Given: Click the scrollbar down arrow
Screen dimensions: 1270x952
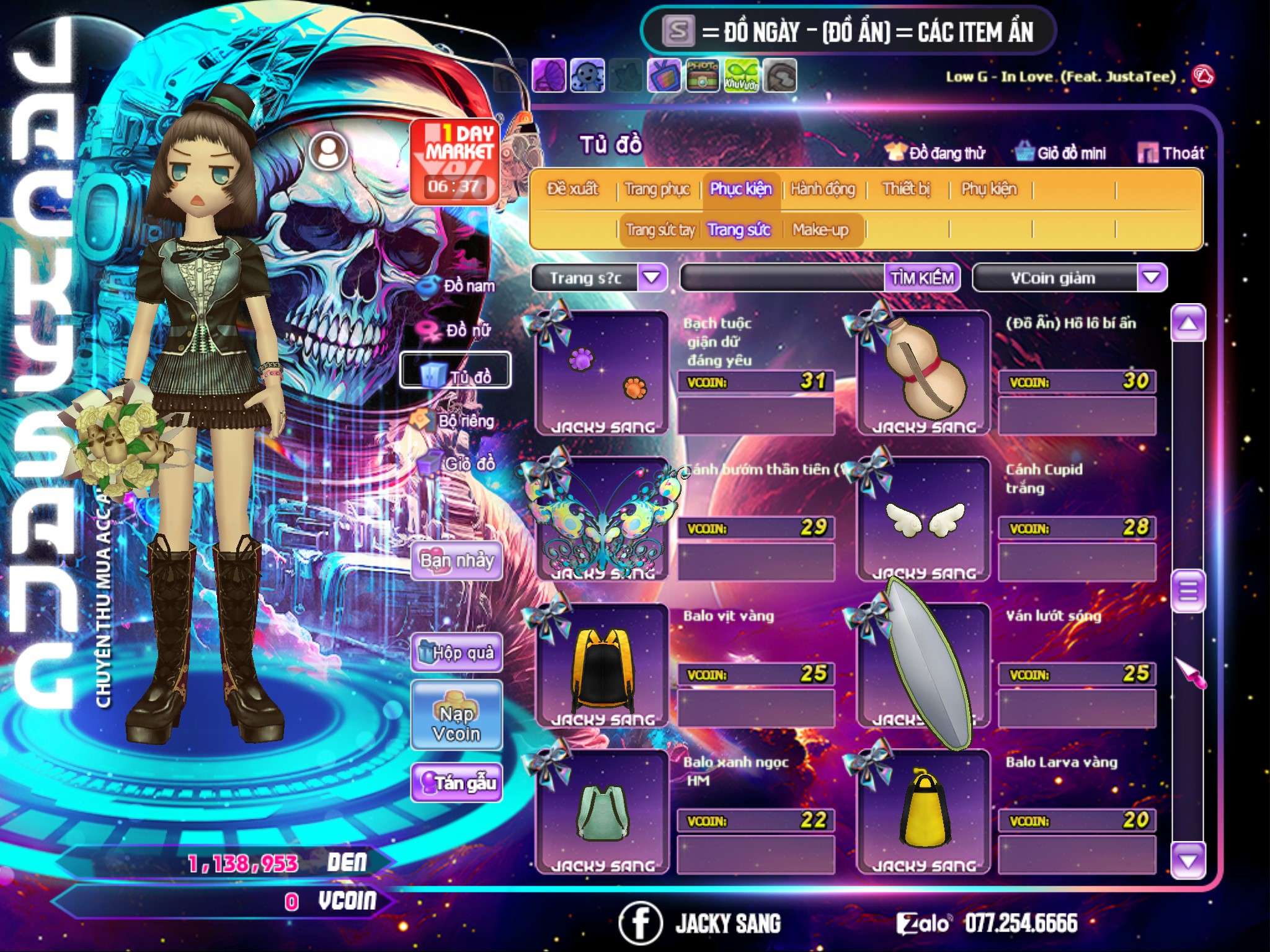Looking at the screenshot, I should pos(1188,860).
